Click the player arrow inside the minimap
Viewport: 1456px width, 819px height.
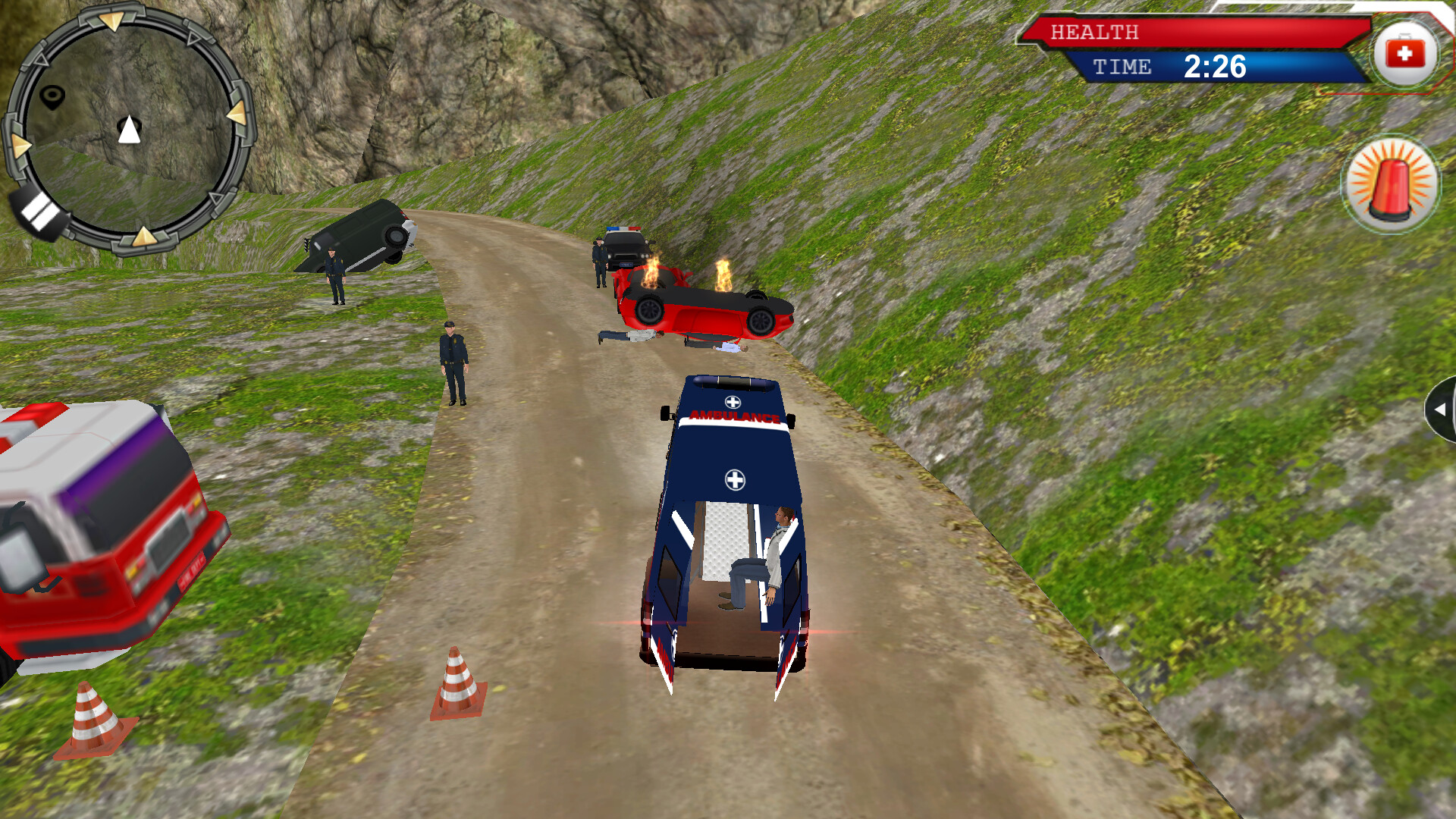pyautogui.click(x=130, y=130)
